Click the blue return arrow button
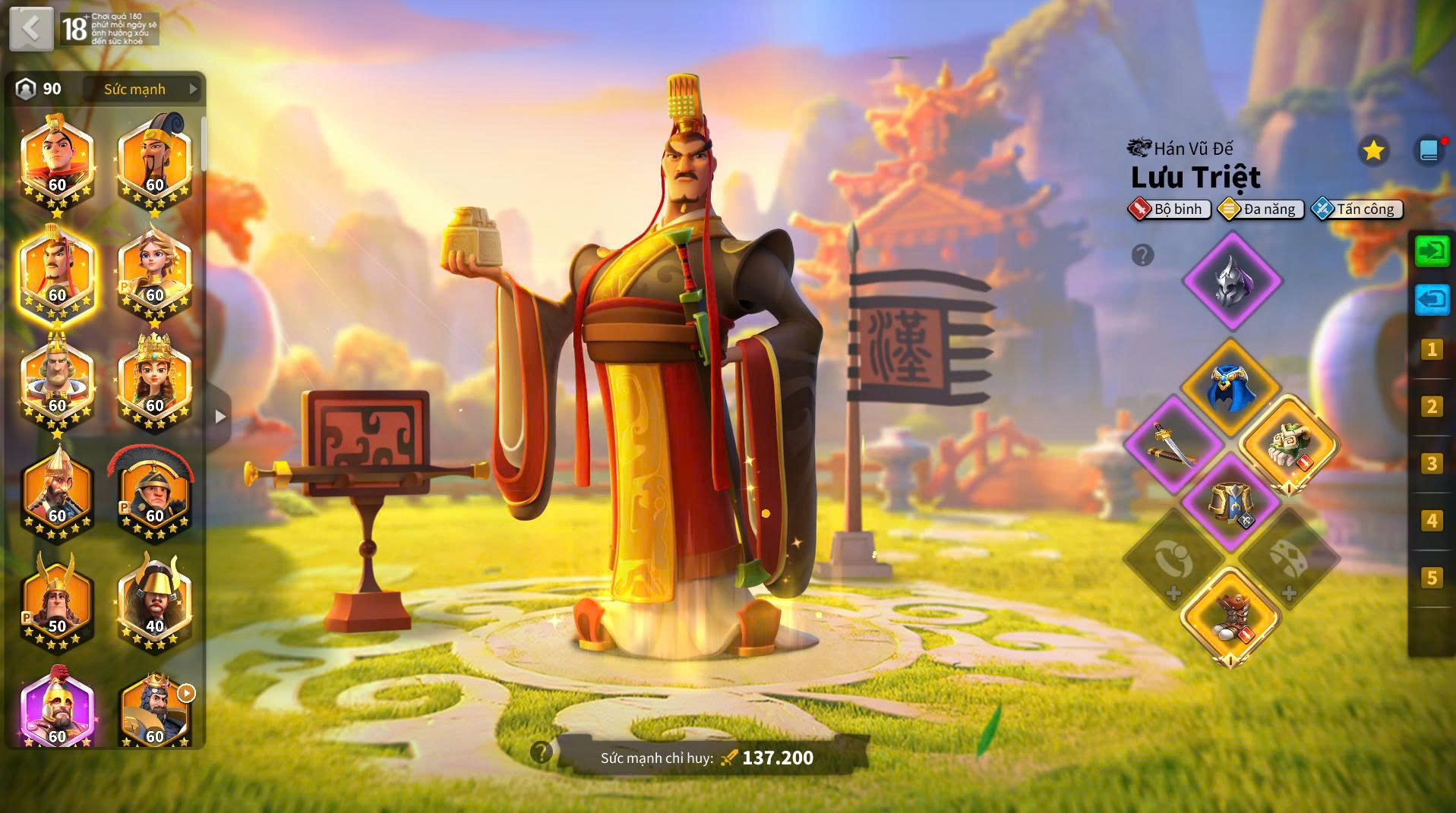 [x=1432, y=300]
